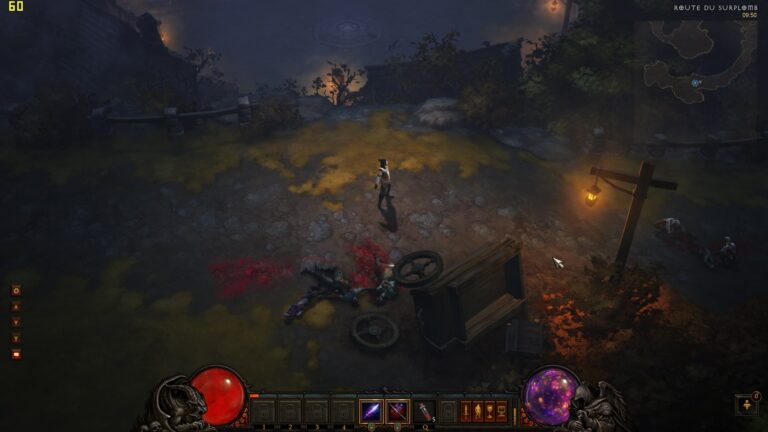Click the small button in the bottom-right corner
Viewport: 768px width, 432px height.
tap(746, 405)
